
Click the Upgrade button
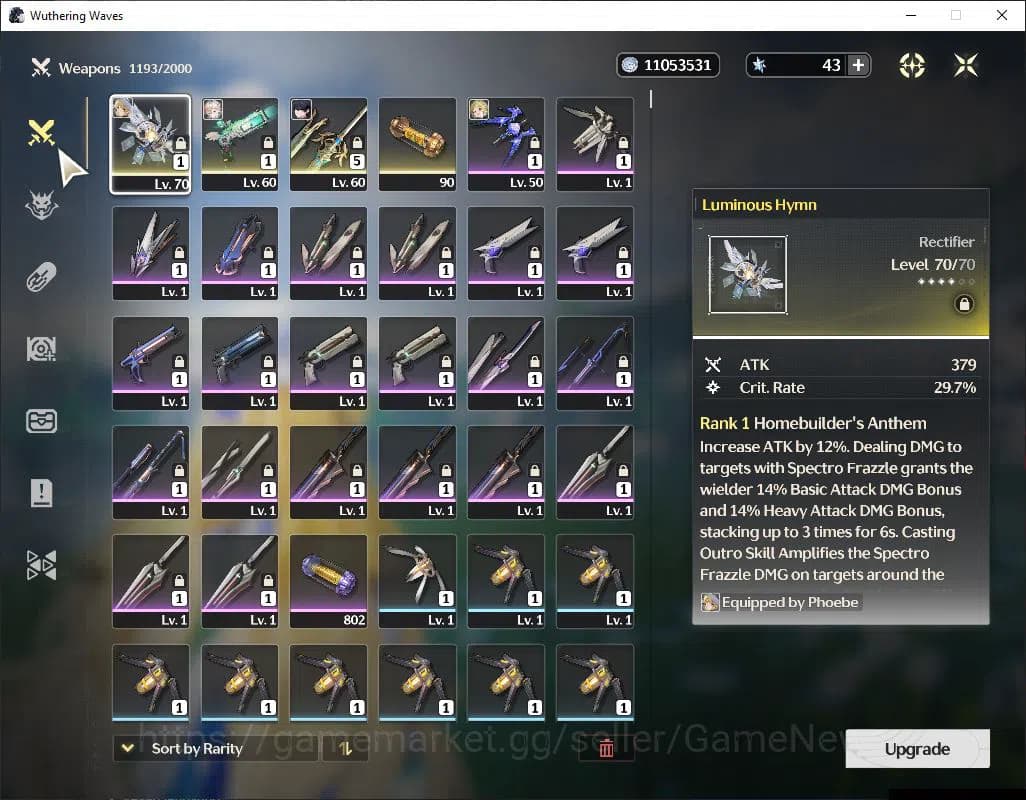(917, 749)
